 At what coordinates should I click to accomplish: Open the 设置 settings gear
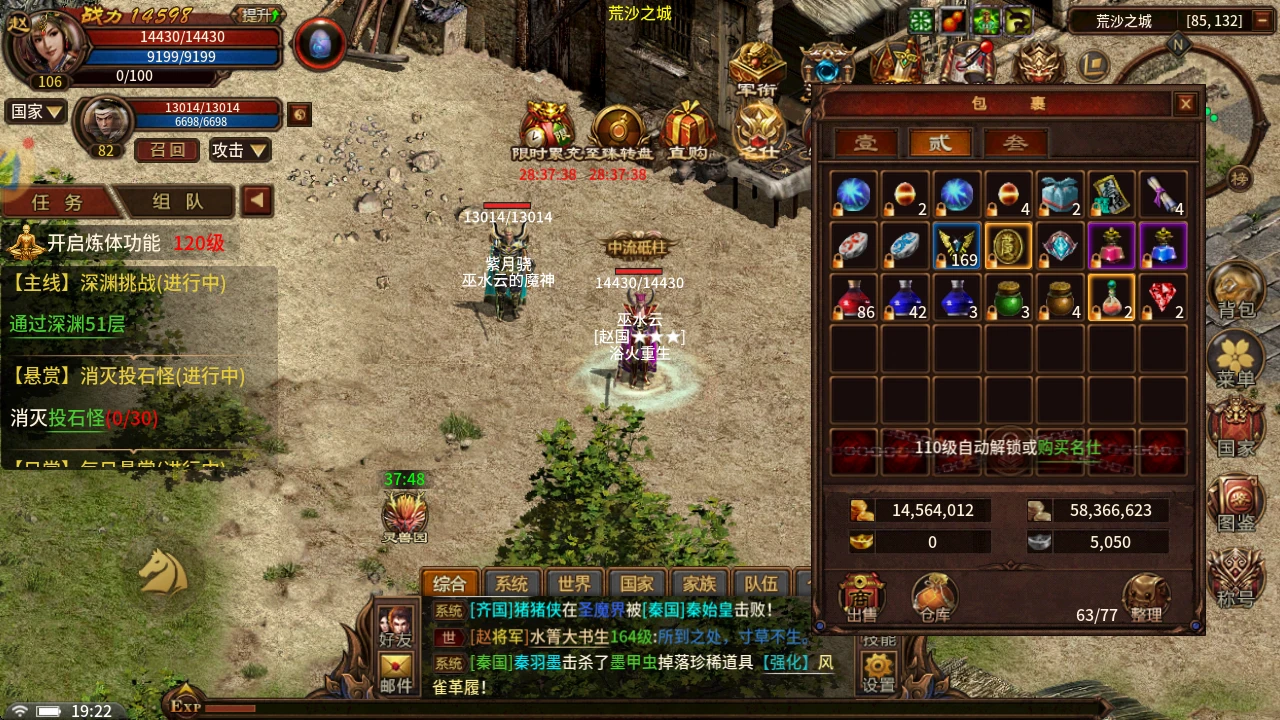(879, 673)
